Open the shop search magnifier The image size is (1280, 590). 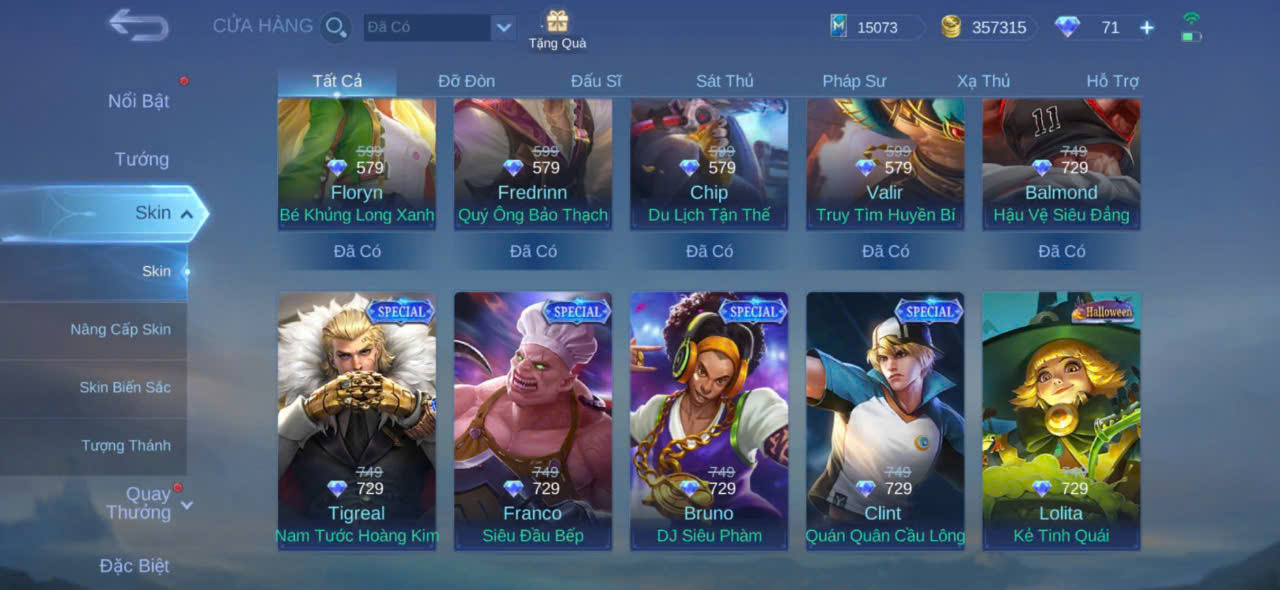click(336, 27)
